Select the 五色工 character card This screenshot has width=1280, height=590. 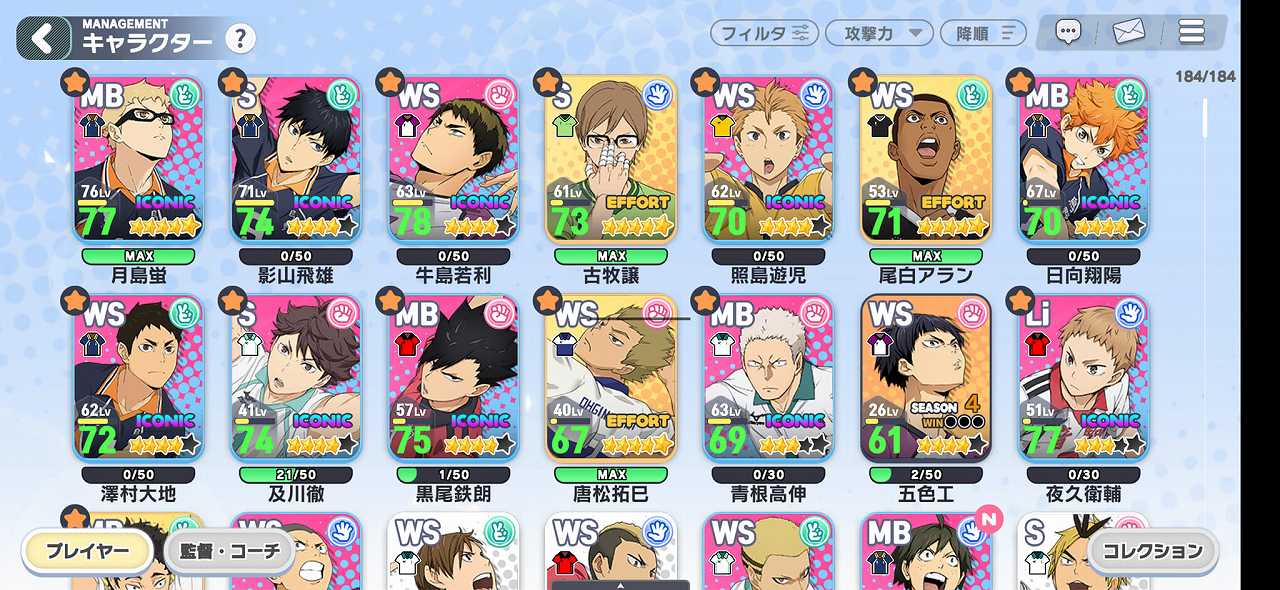[926, 378]
